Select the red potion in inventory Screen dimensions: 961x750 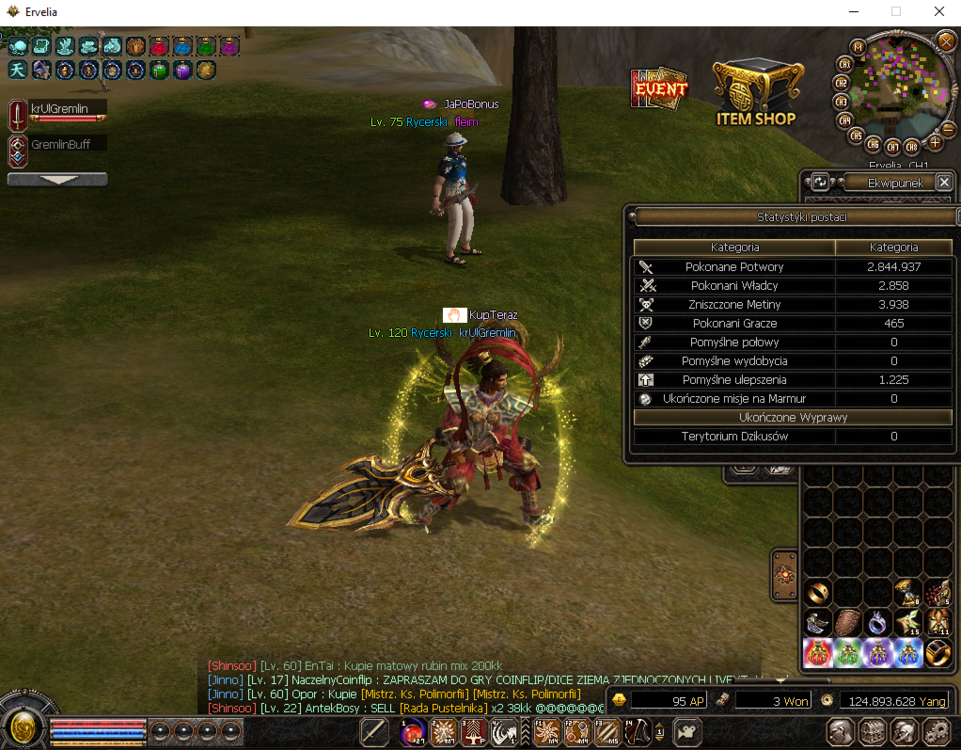pyautogui.click(x=818, y=653)
